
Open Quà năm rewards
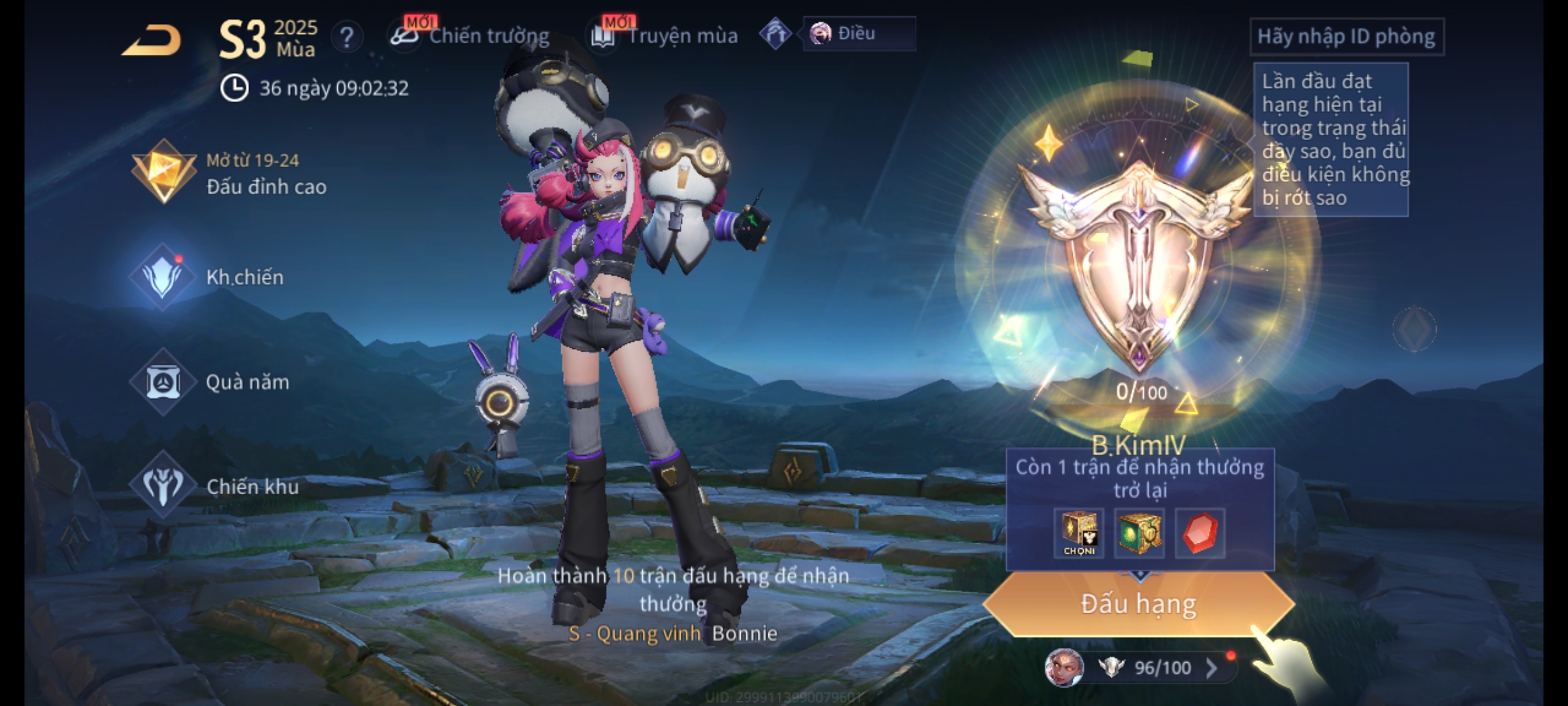coord(210,382)
